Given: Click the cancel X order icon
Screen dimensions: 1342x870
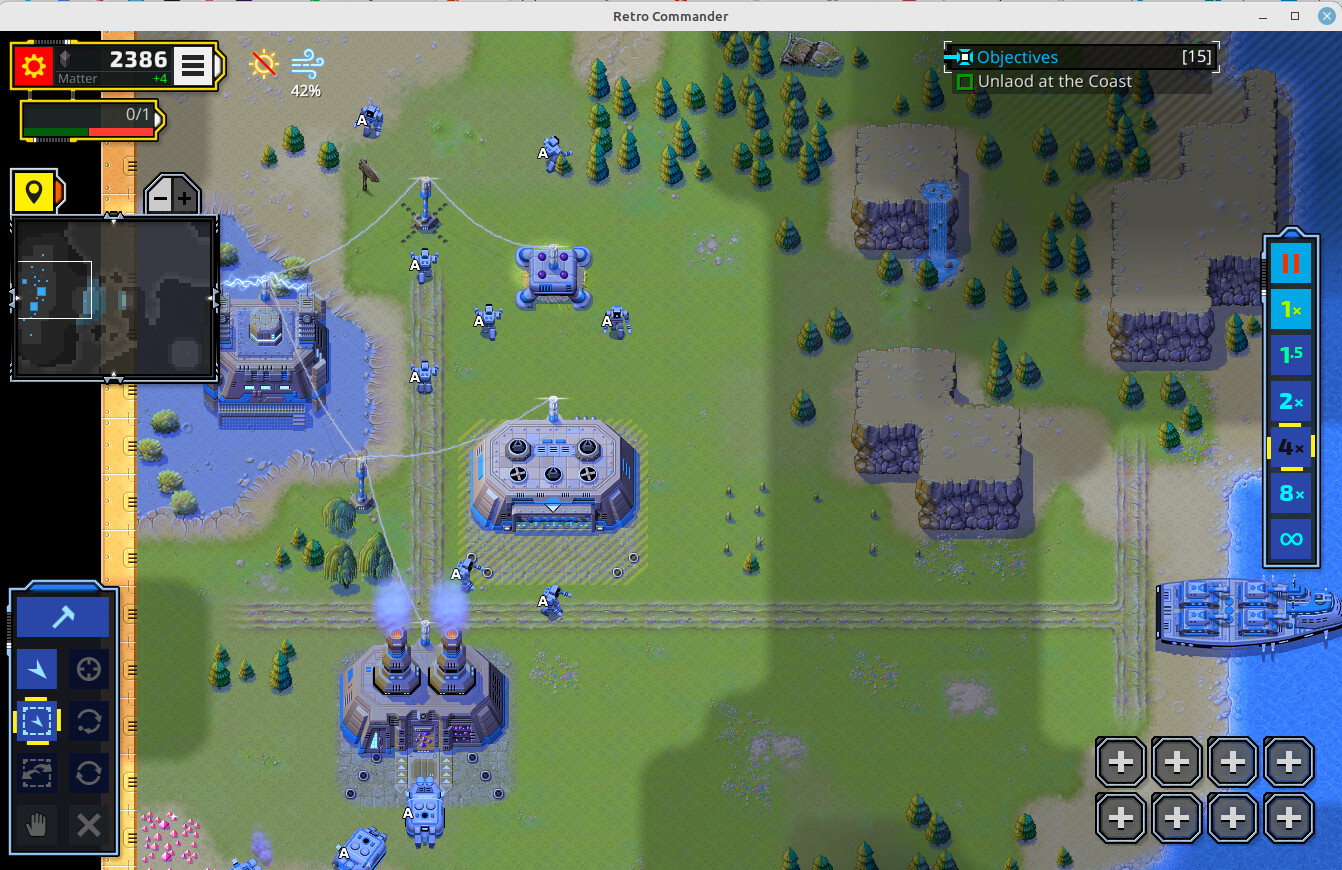Looking at the screenshot, I should [x=88, y=824].
